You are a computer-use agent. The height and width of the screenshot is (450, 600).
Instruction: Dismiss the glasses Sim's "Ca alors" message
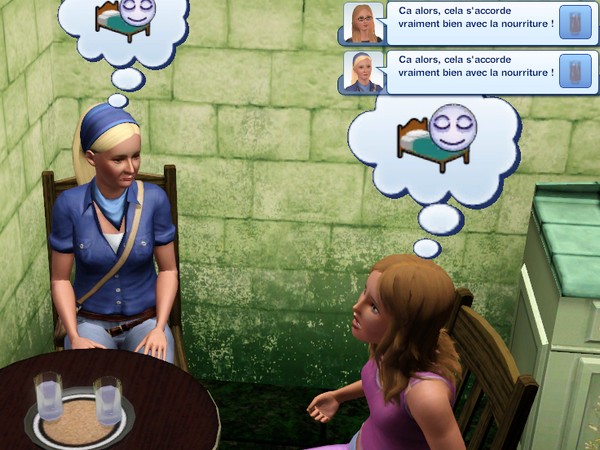(x=470, y=23)
